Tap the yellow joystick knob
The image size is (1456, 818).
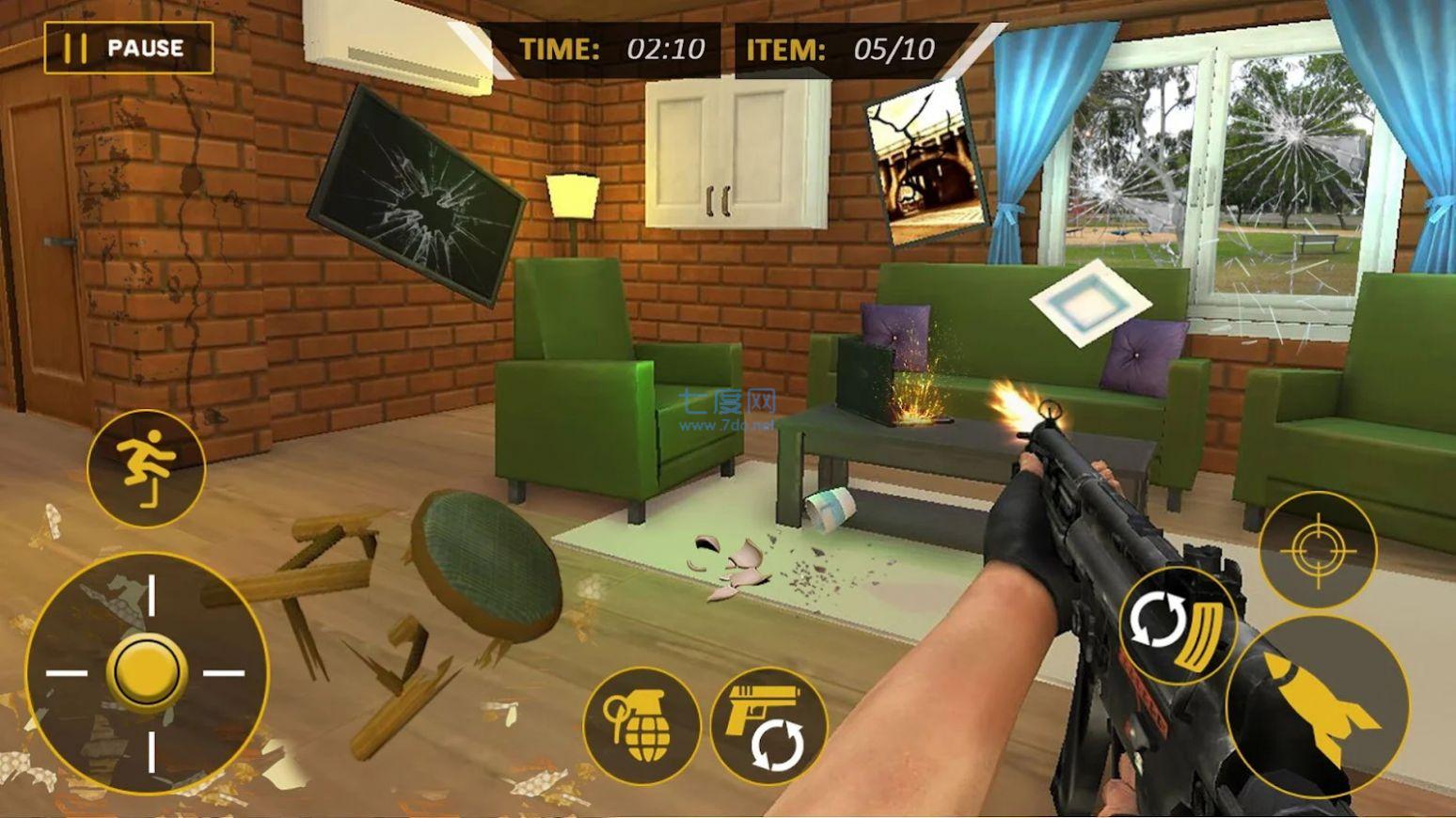148,669
